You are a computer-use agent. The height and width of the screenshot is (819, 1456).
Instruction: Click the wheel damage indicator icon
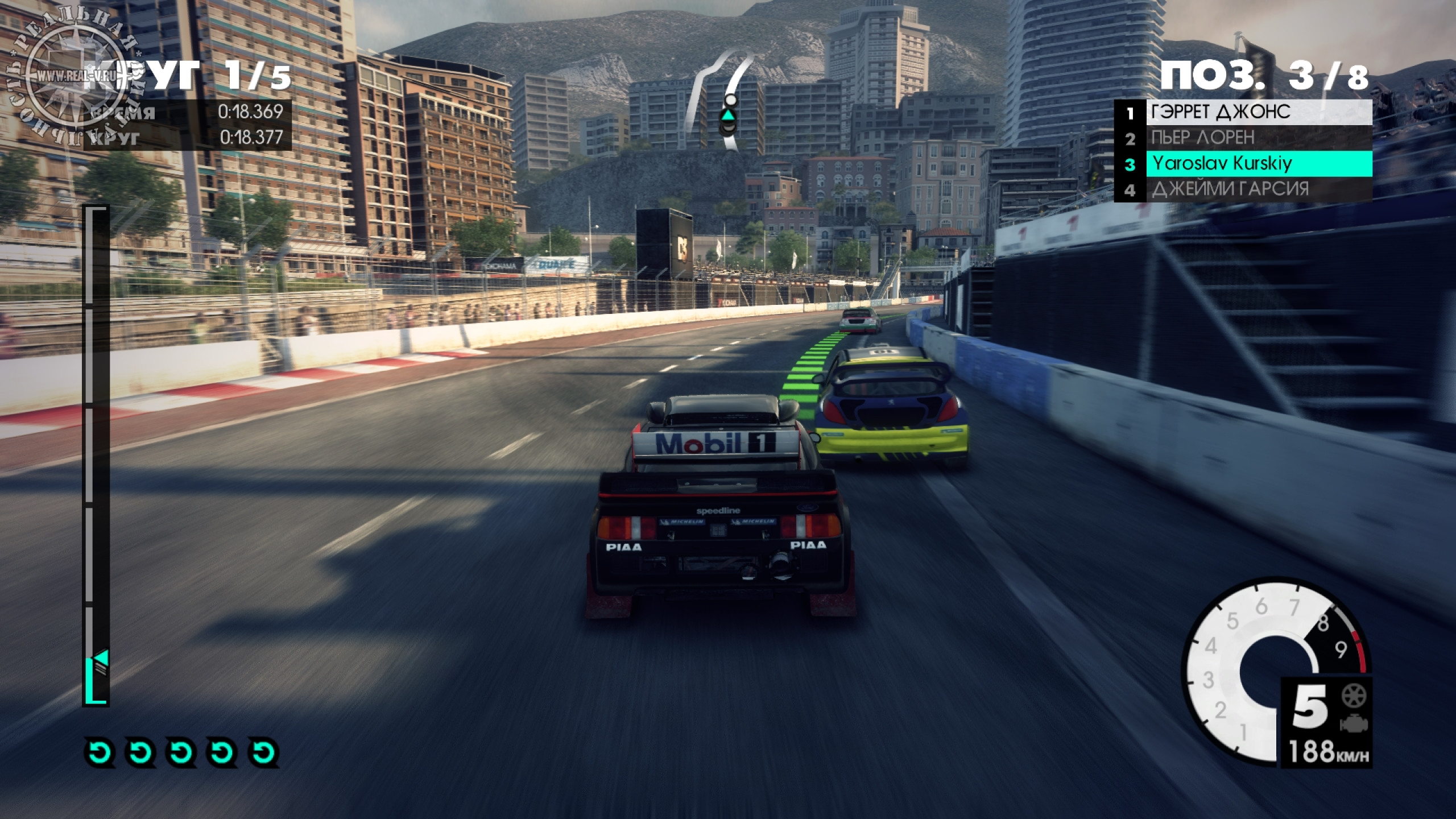(x=1354, y=696)
